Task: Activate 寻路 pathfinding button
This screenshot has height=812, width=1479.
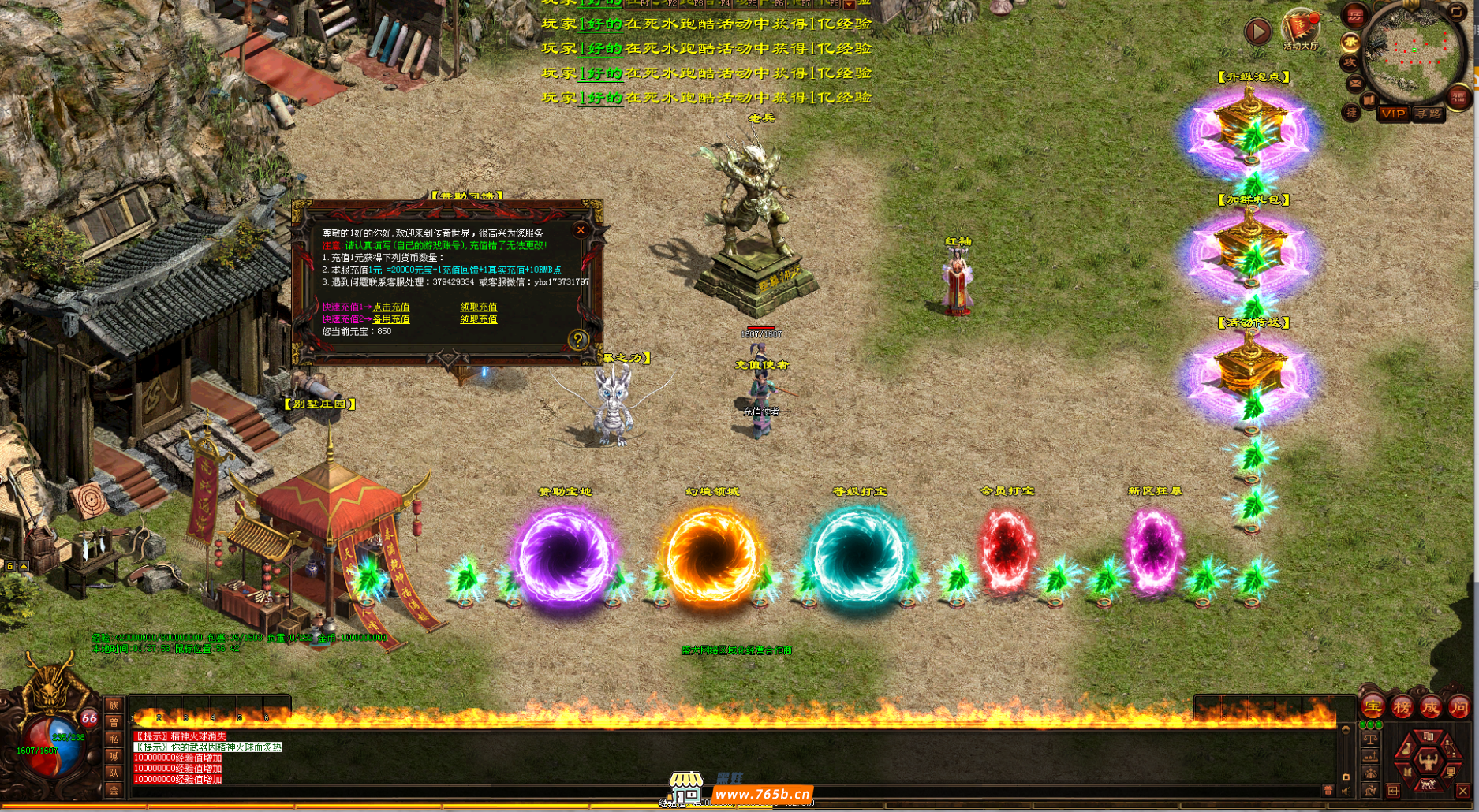Action: pyautogui.click(x=1429, y=114)
